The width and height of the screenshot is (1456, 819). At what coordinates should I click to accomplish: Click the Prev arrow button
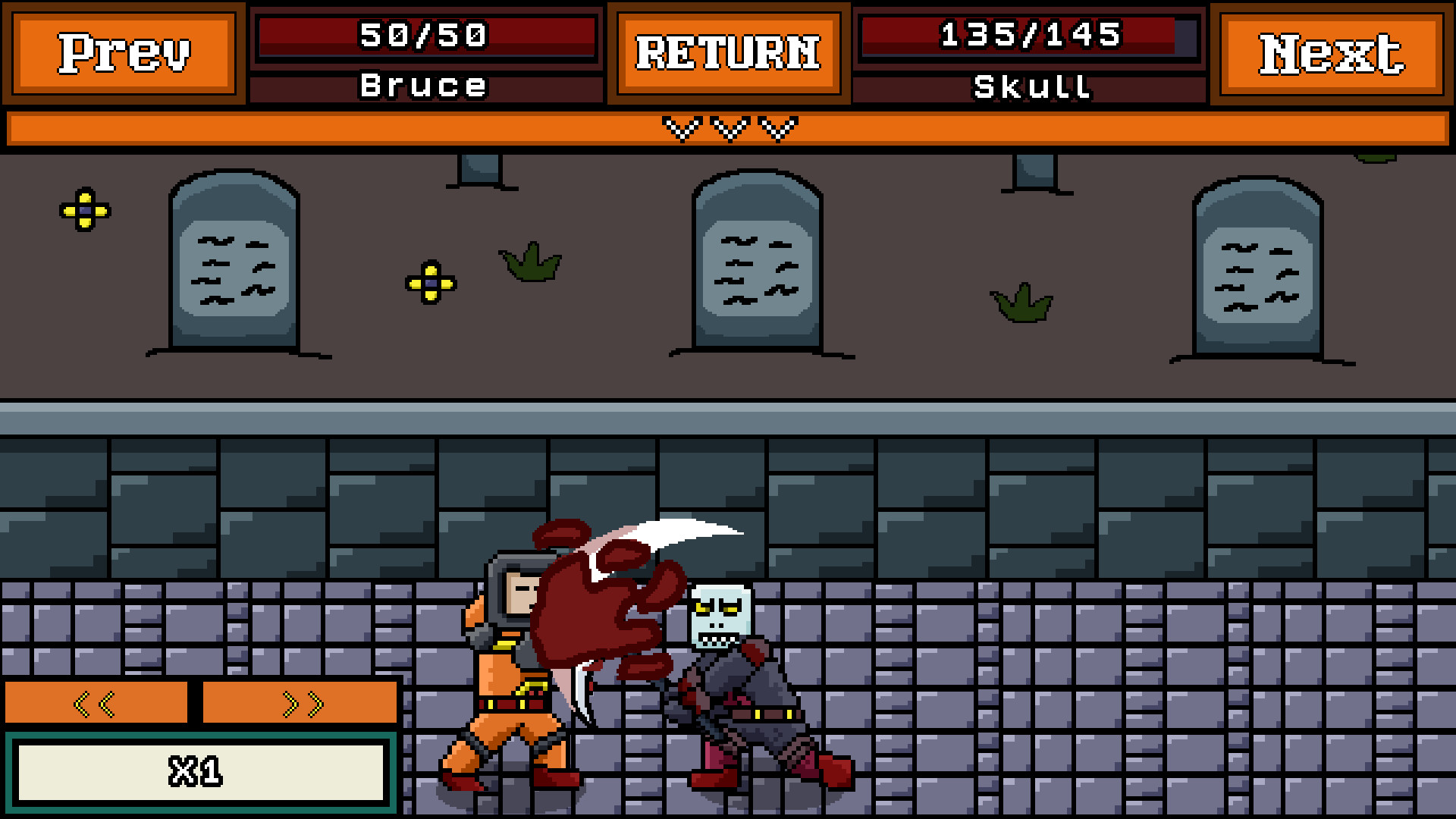coord(124,53)
